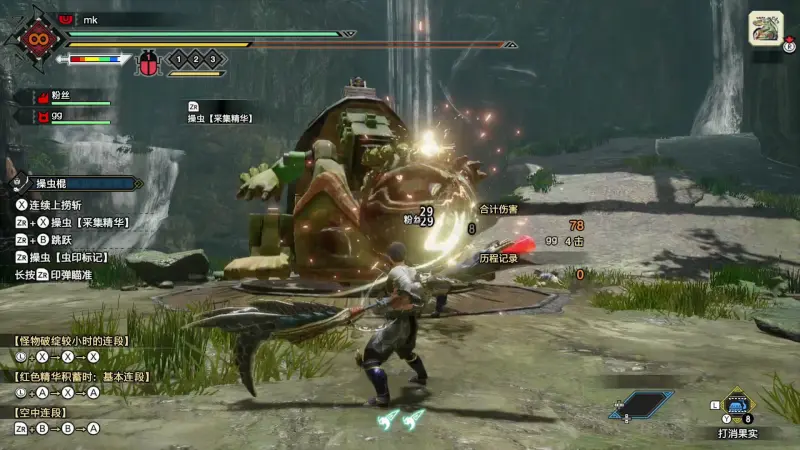
Task: Select the 空中连段 combo heading
Action: click(40, 412)
